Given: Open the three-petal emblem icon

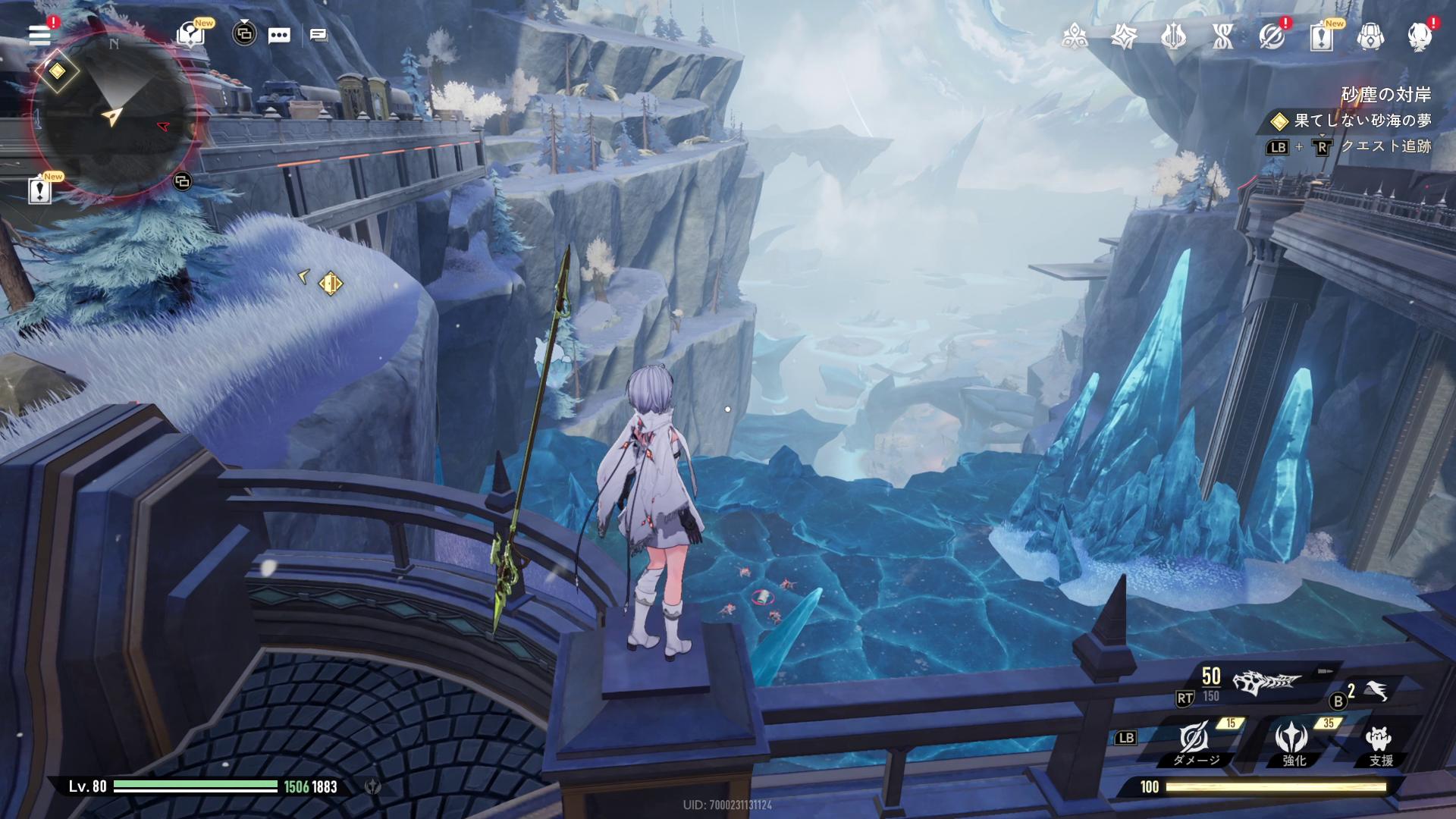Looking at the screenshot, I should coord(1075,36).
